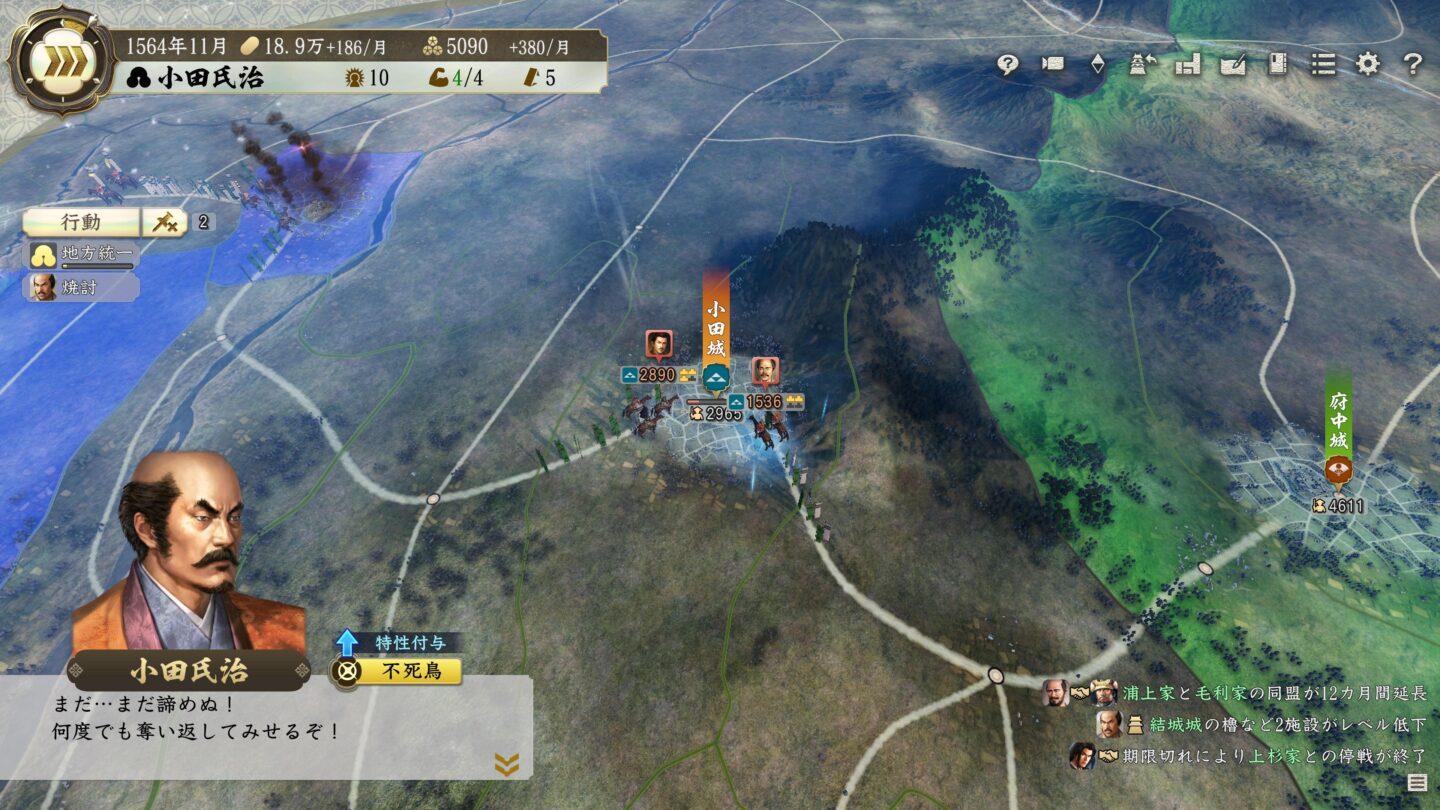Open the chart graph icon in the toolbar

pos(1186,64)
